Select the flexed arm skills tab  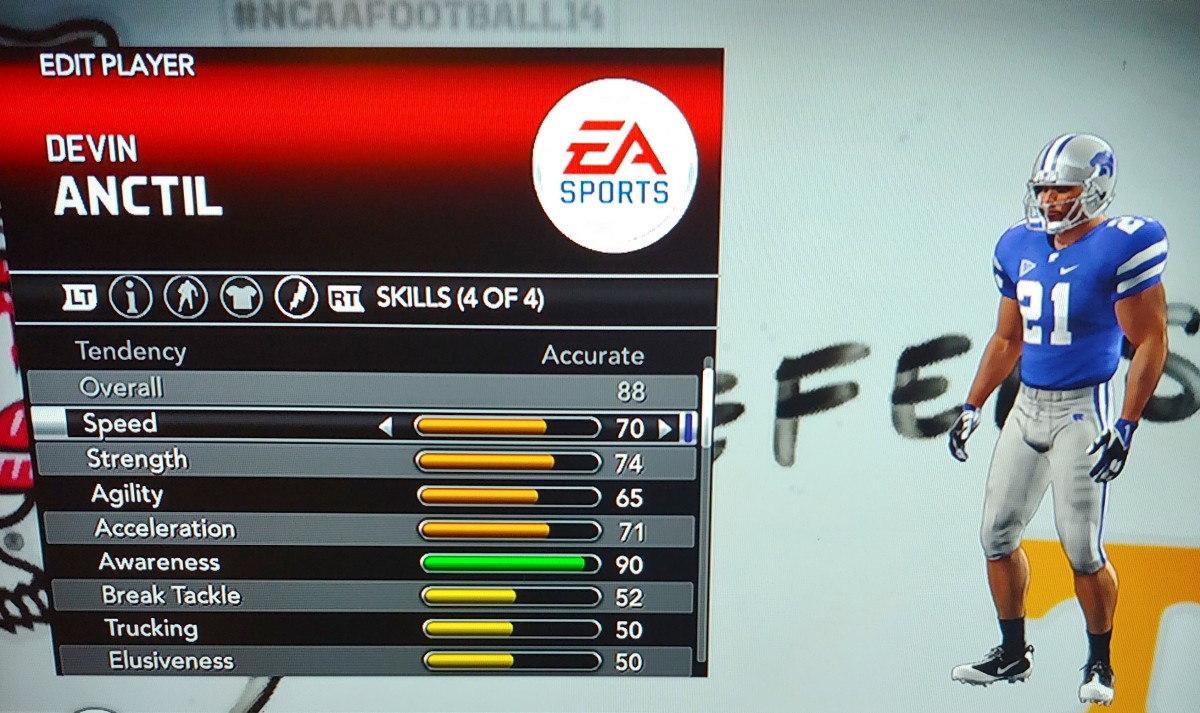296,297
